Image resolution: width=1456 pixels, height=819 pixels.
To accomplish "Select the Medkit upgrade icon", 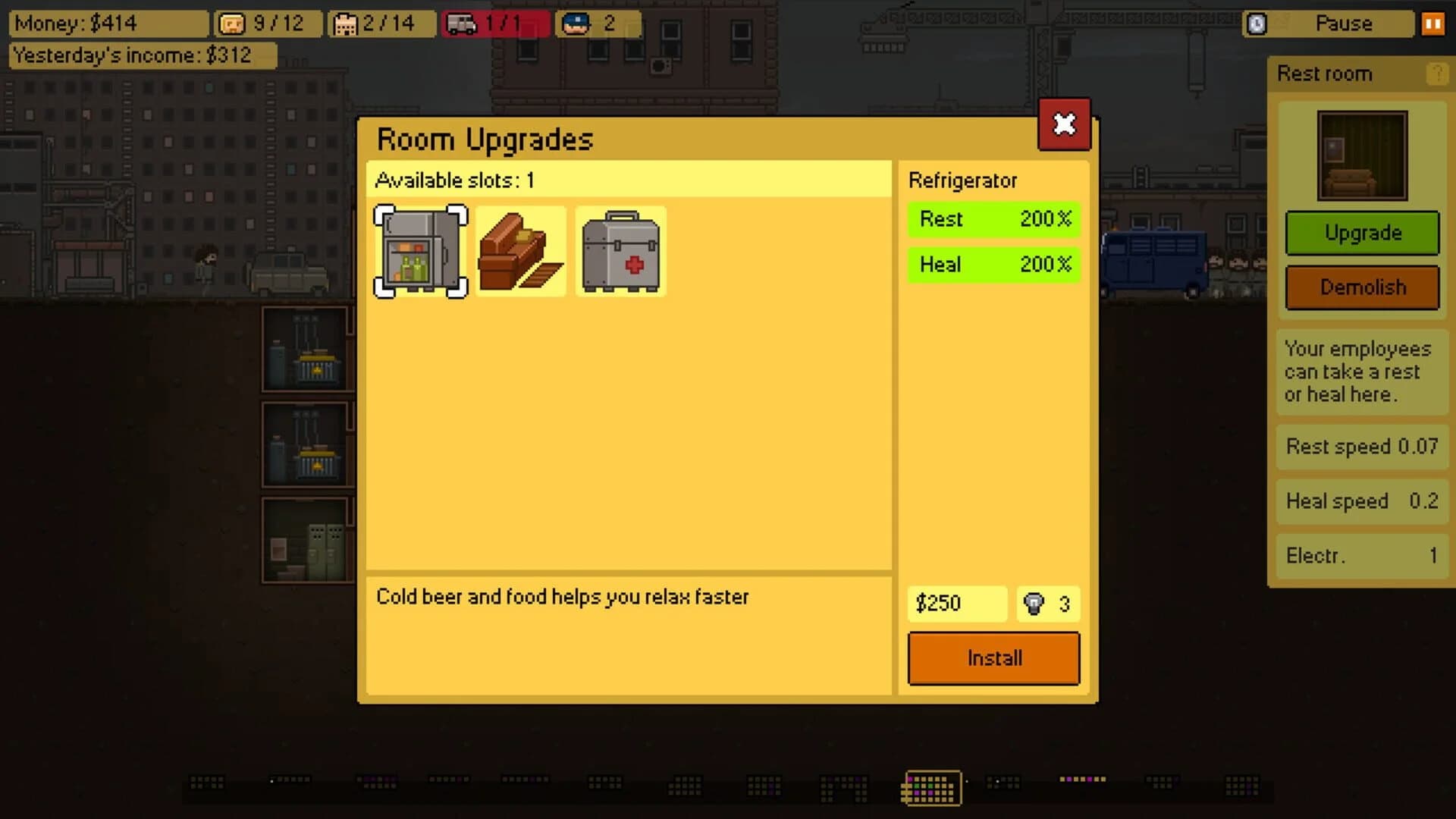I will 620,250.
